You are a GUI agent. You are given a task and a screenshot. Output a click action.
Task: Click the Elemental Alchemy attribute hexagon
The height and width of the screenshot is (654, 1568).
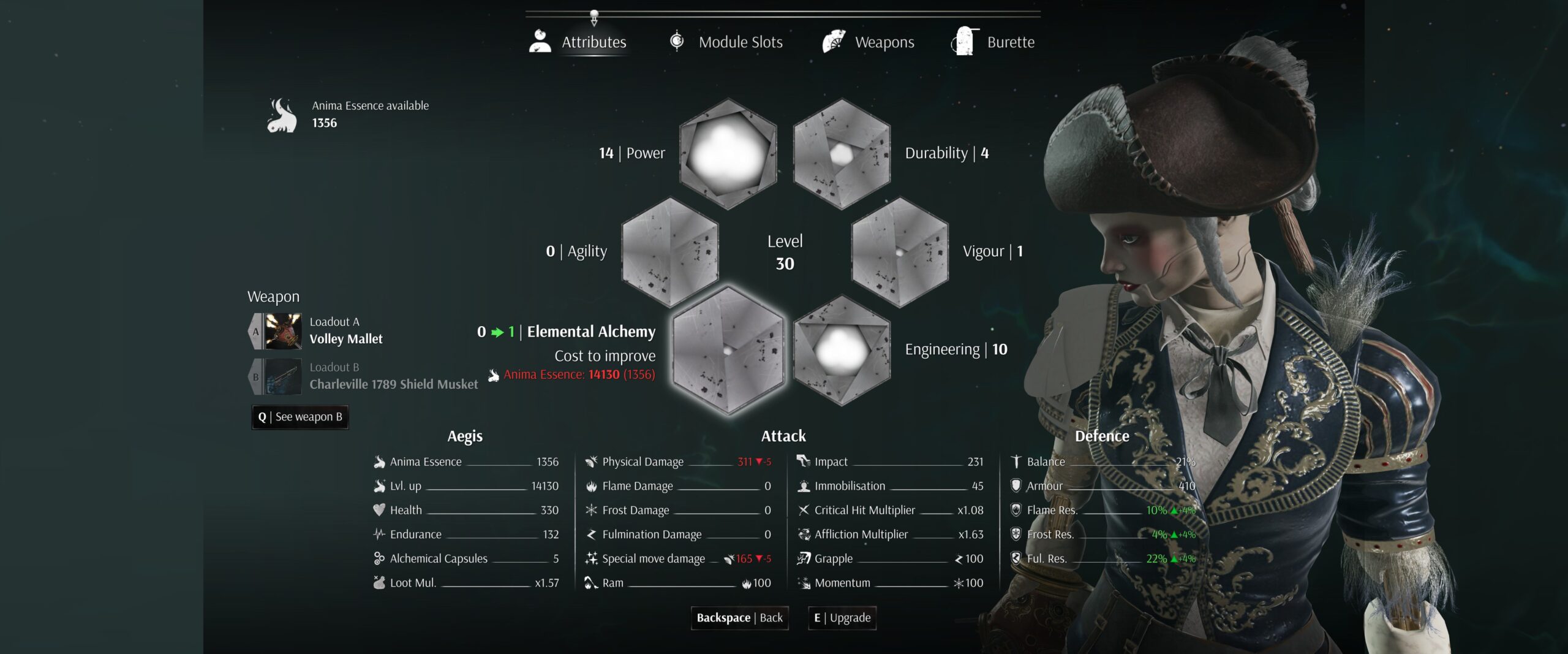(x=728, y=350)
